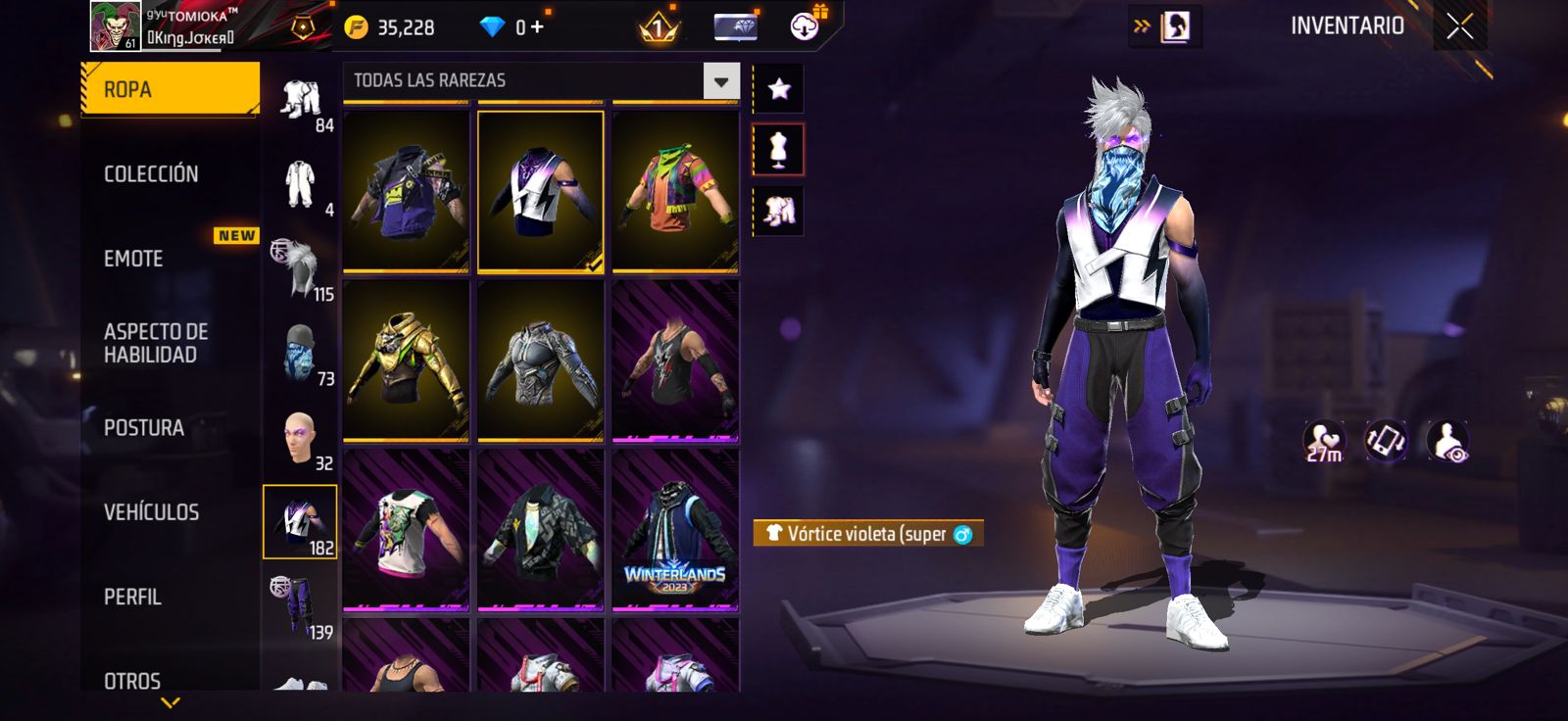This screenshot has height=721, width=1568.
Task: Select the Winterlands 2023 jacket
Action: (x=675, y=530)
